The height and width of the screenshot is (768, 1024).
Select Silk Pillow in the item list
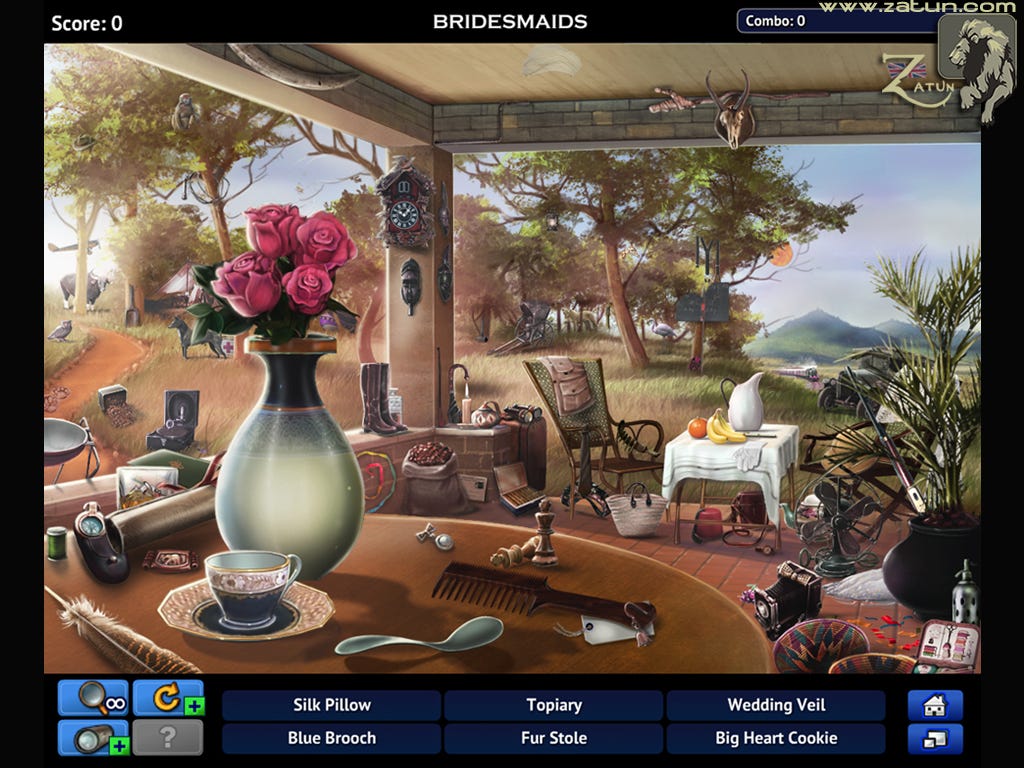coord(331,705)
